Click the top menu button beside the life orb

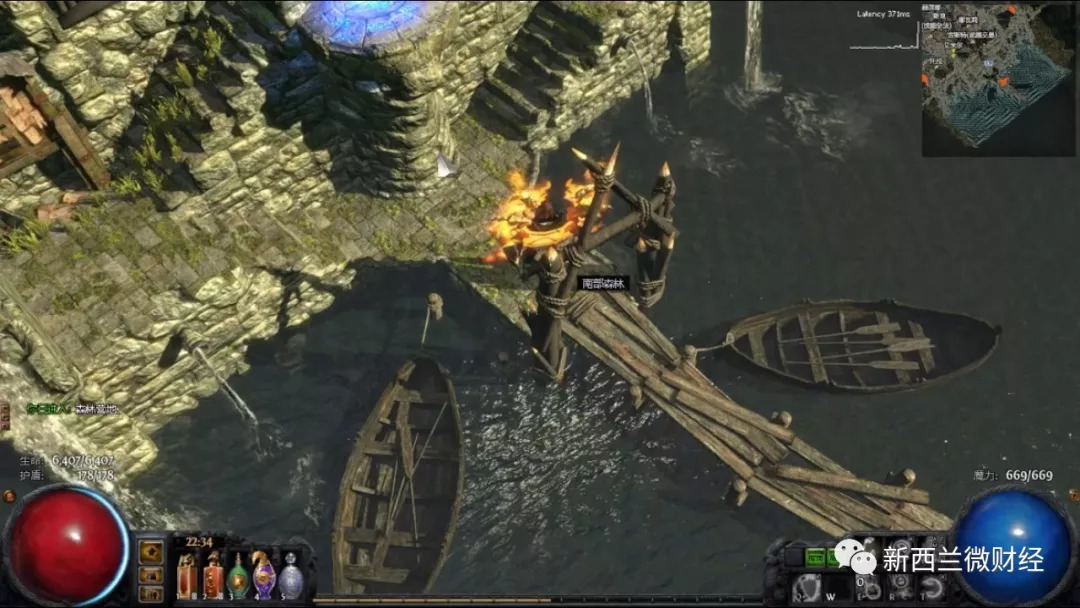(152, 551)
